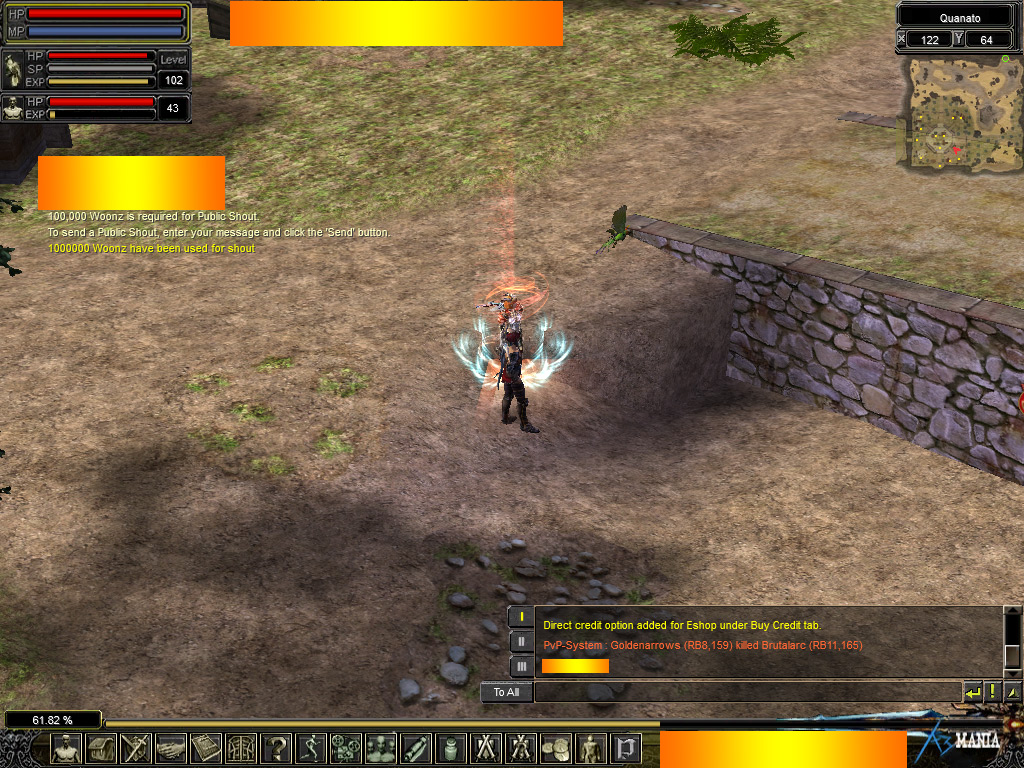Click the gate doors icon
The height and width of the screenshot is (768, 1024).
(x=241, y=748)
